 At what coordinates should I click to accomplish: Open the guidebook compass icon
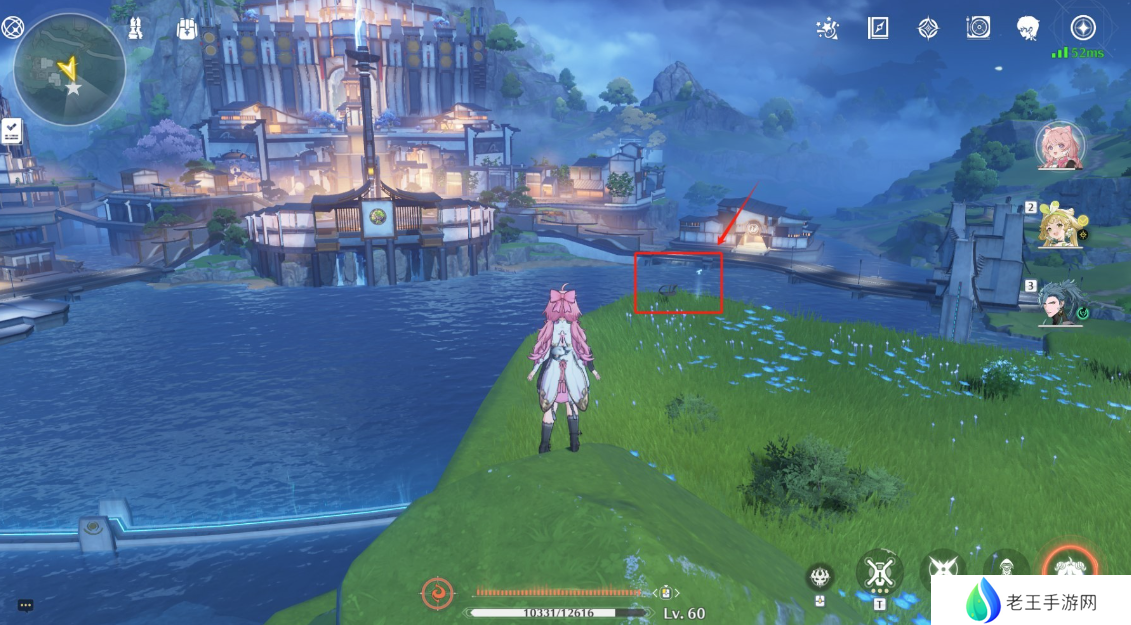coord(878,28)
